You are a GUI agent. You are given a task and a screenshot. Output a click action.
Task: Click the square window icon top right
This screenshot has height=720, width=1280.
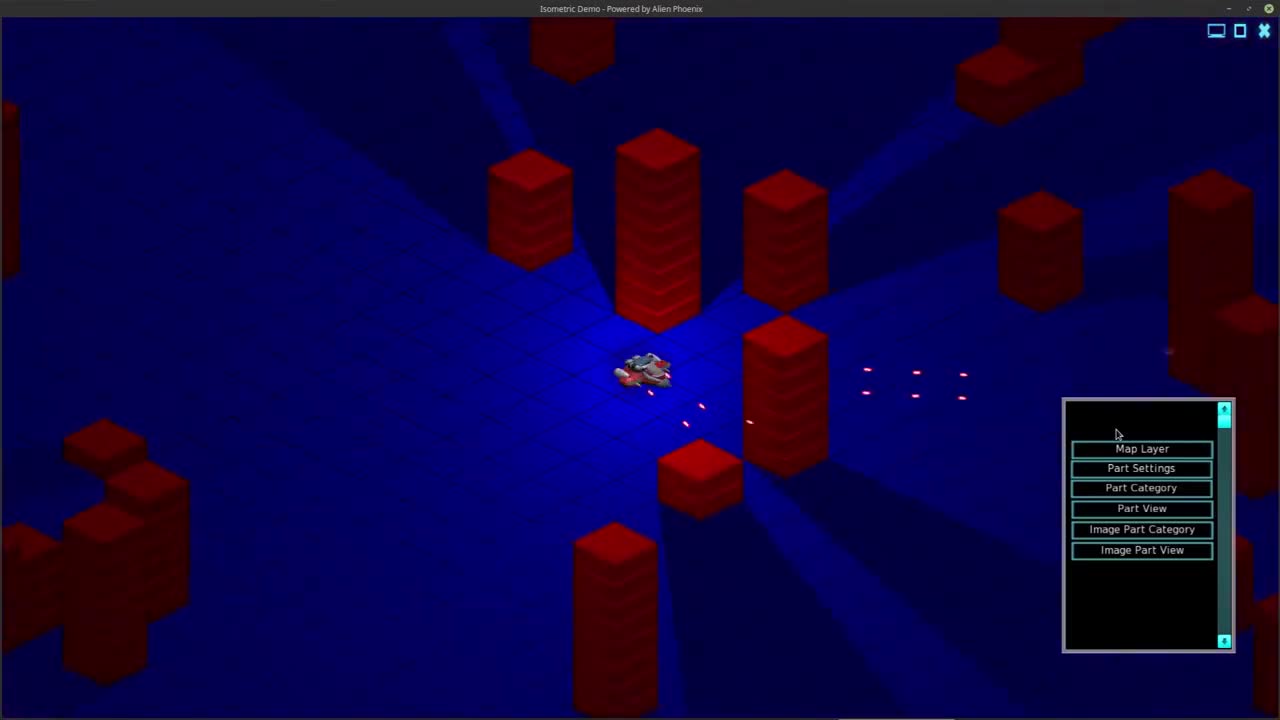1240,31
